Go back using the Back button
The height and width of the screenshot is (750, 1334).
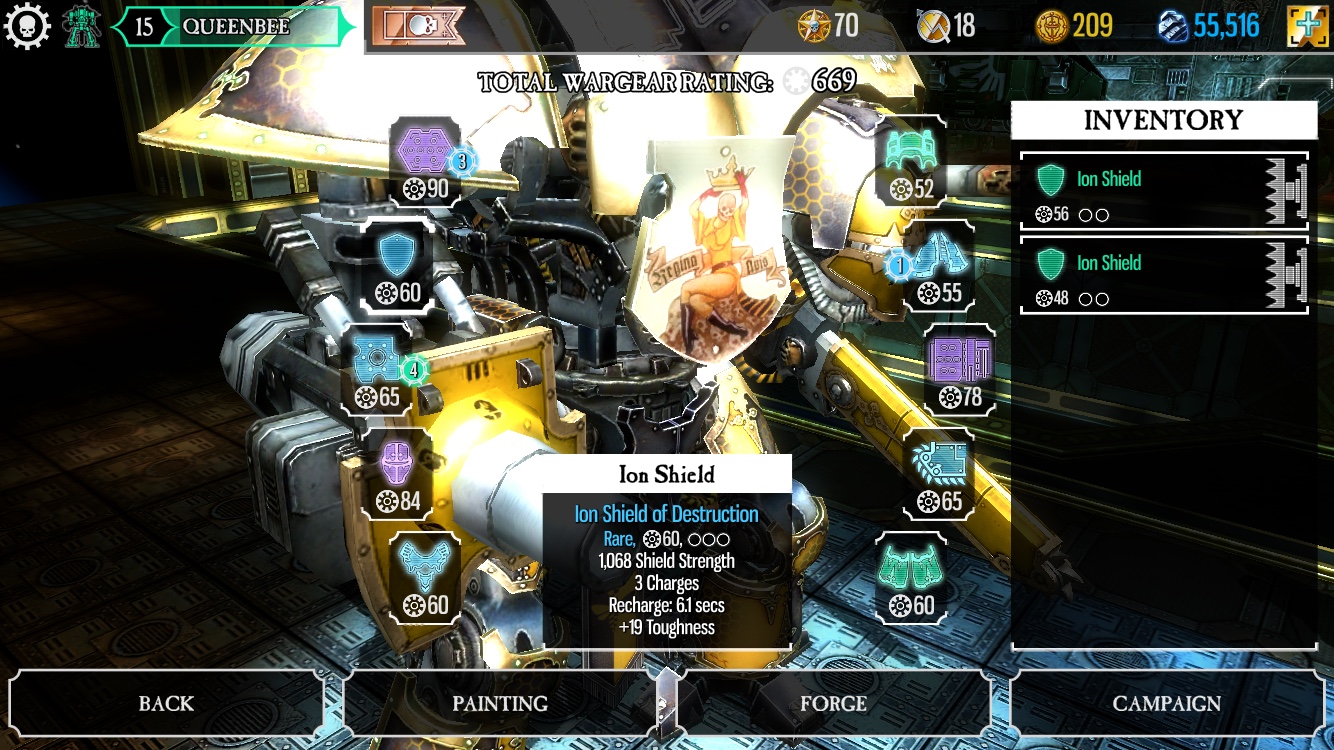pyautogui.click(x=166, y=703)
